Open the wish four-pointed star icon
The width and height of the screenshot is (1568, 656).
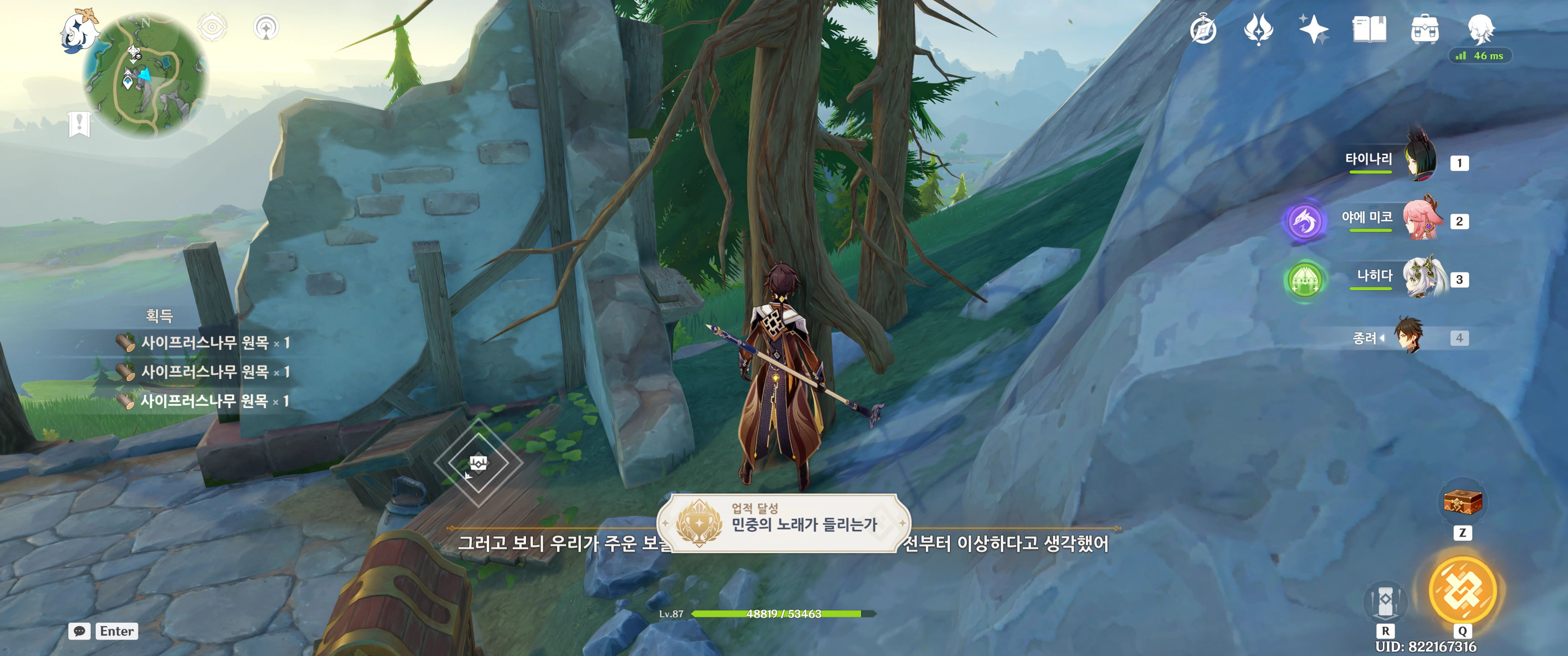click(x=1314, y=29)
